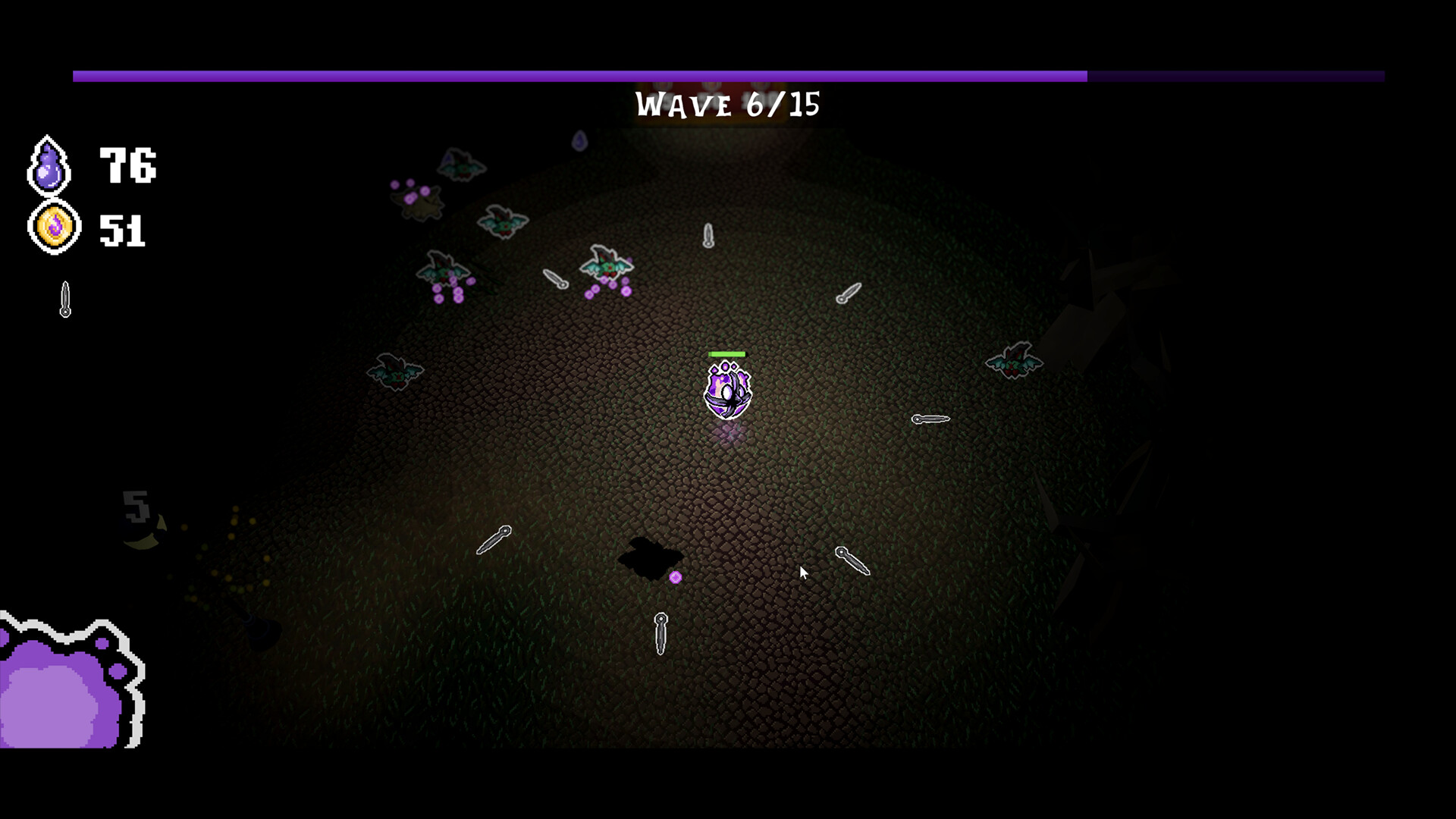Click the purple potion drop icon
This screenshot has height=819, width=1456.
(49, 165)
